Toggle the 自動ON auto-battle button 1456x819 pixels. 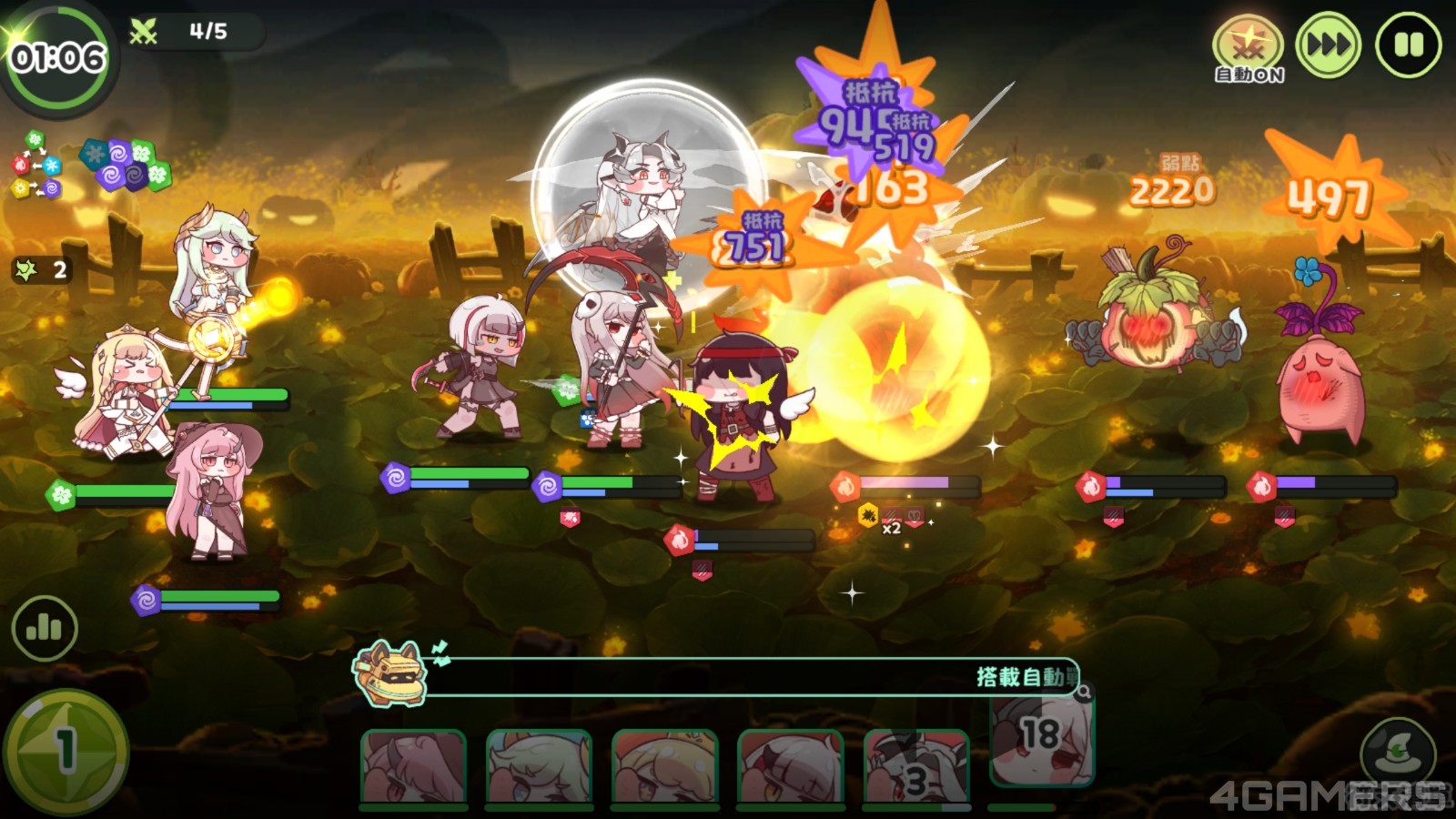(x=1249, y=49)
